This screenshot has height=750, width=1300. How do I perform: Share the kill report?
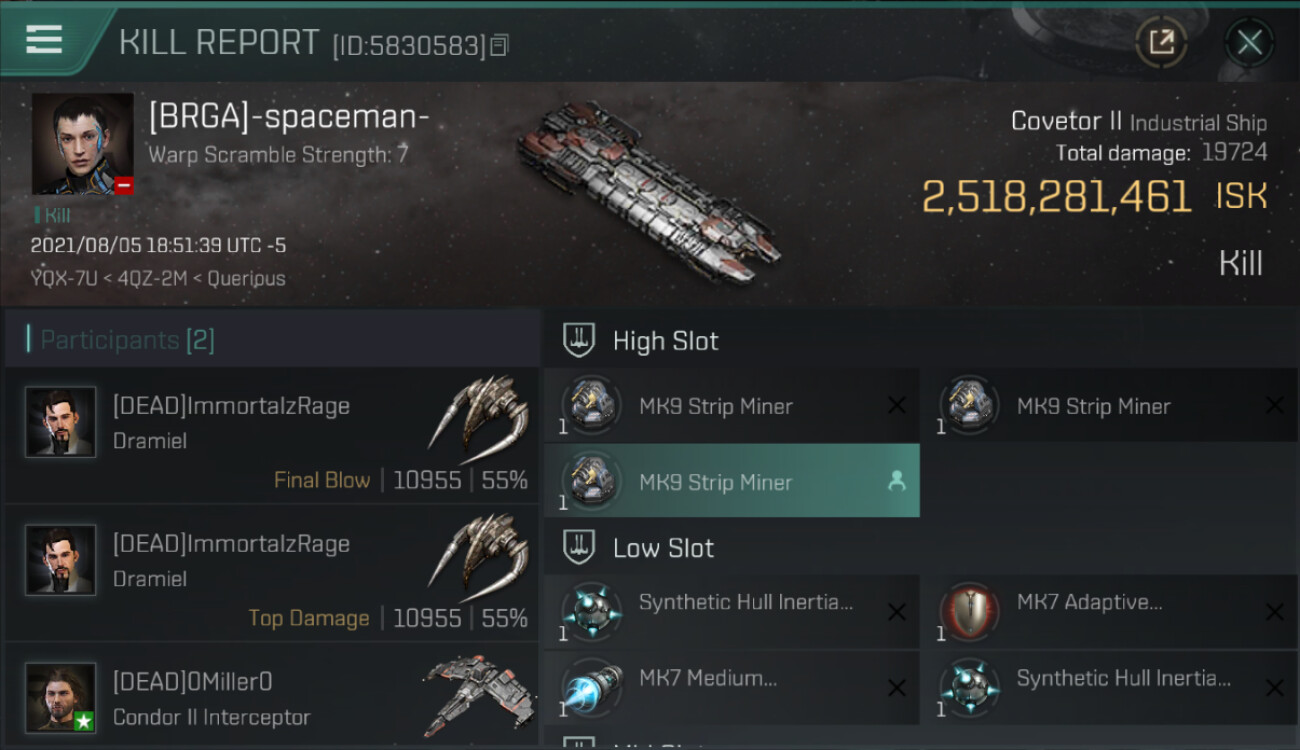(1161, 42)
